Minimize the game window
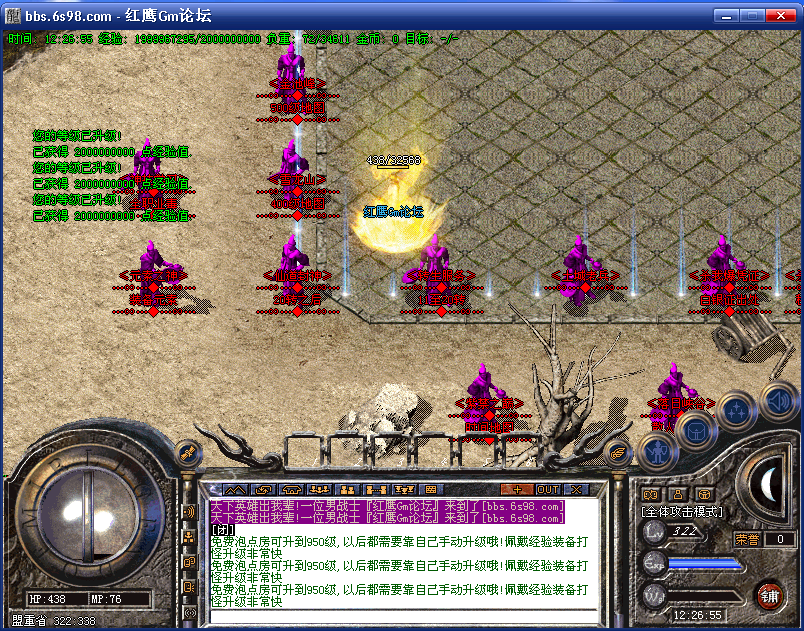Image resolution: width=804 pixels, height=631 pixels. pyautogui.click(x=727, y=16)
